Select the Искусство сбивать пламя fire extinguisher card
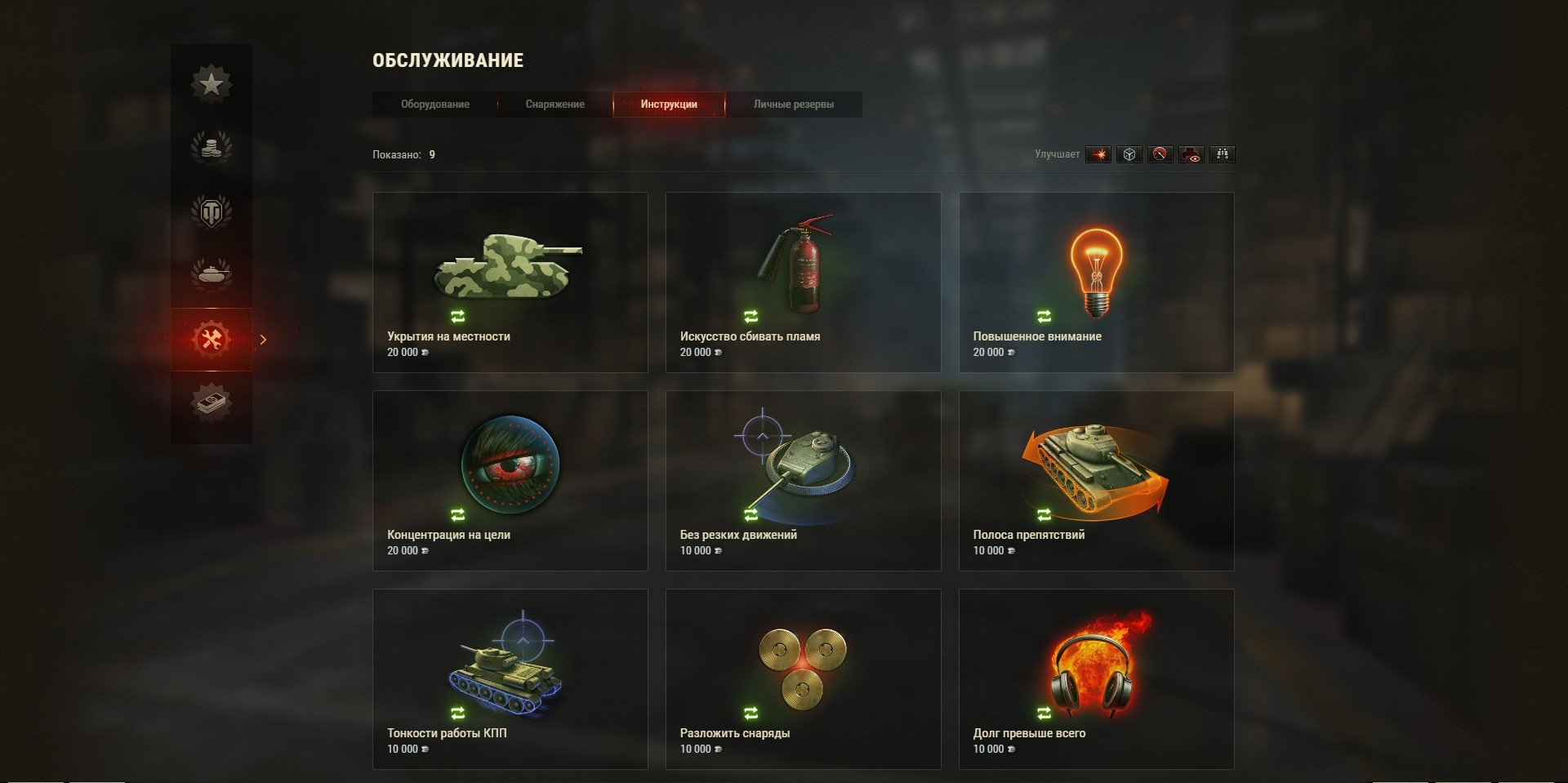1568x783 pixels. tap(803, 283)
